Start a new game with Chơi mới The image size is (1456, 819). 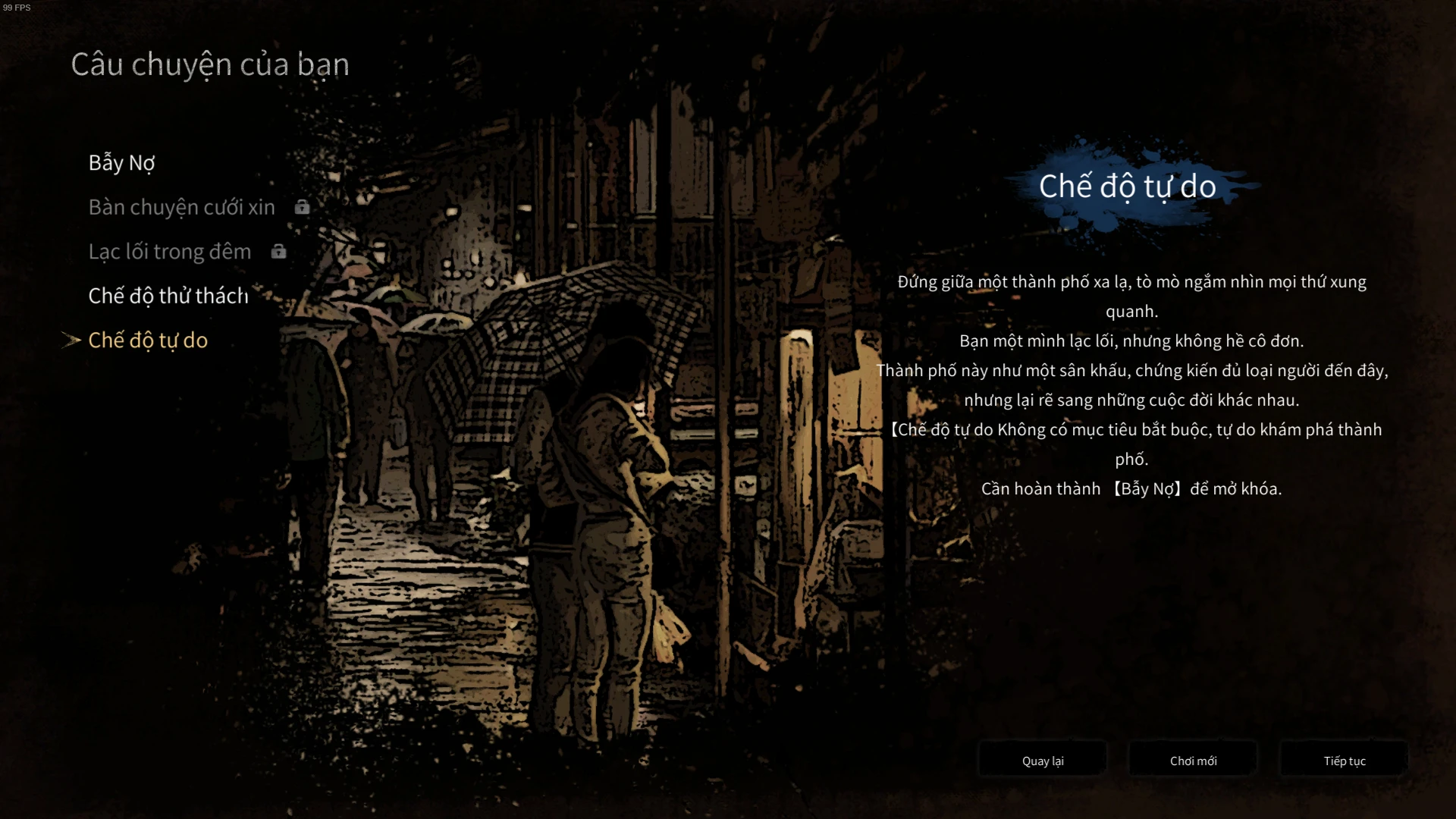(1193, 761)
